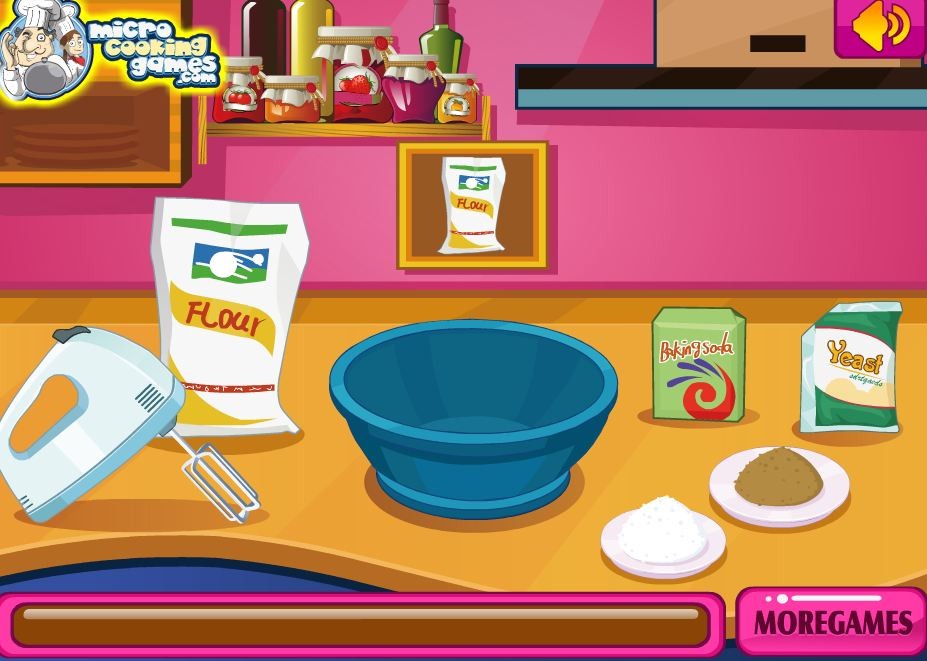
Task: Open the MOREGAMES button
Action: click(831, 622)
